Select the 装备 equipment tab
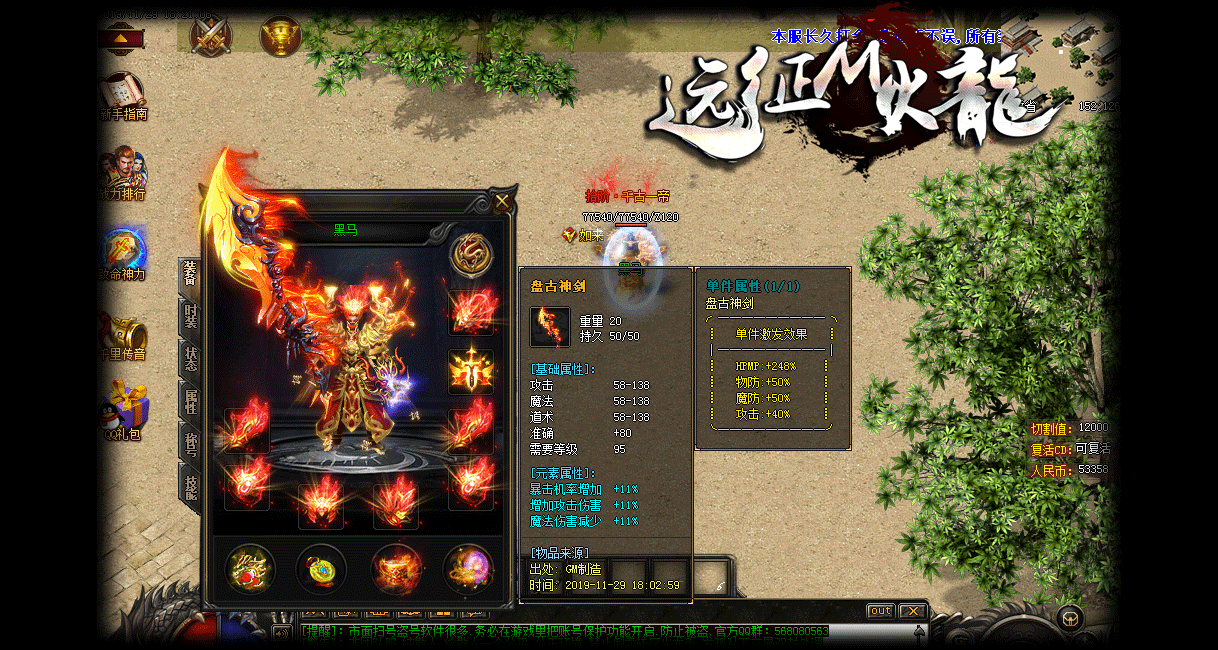 190,274
